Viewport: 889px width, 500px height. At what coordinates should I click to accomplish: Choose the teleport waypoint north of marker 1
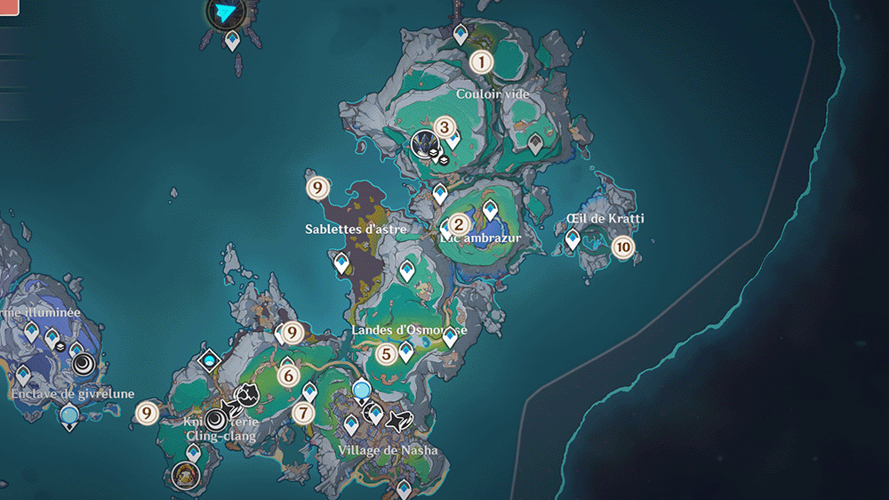[x=460, y=34]
